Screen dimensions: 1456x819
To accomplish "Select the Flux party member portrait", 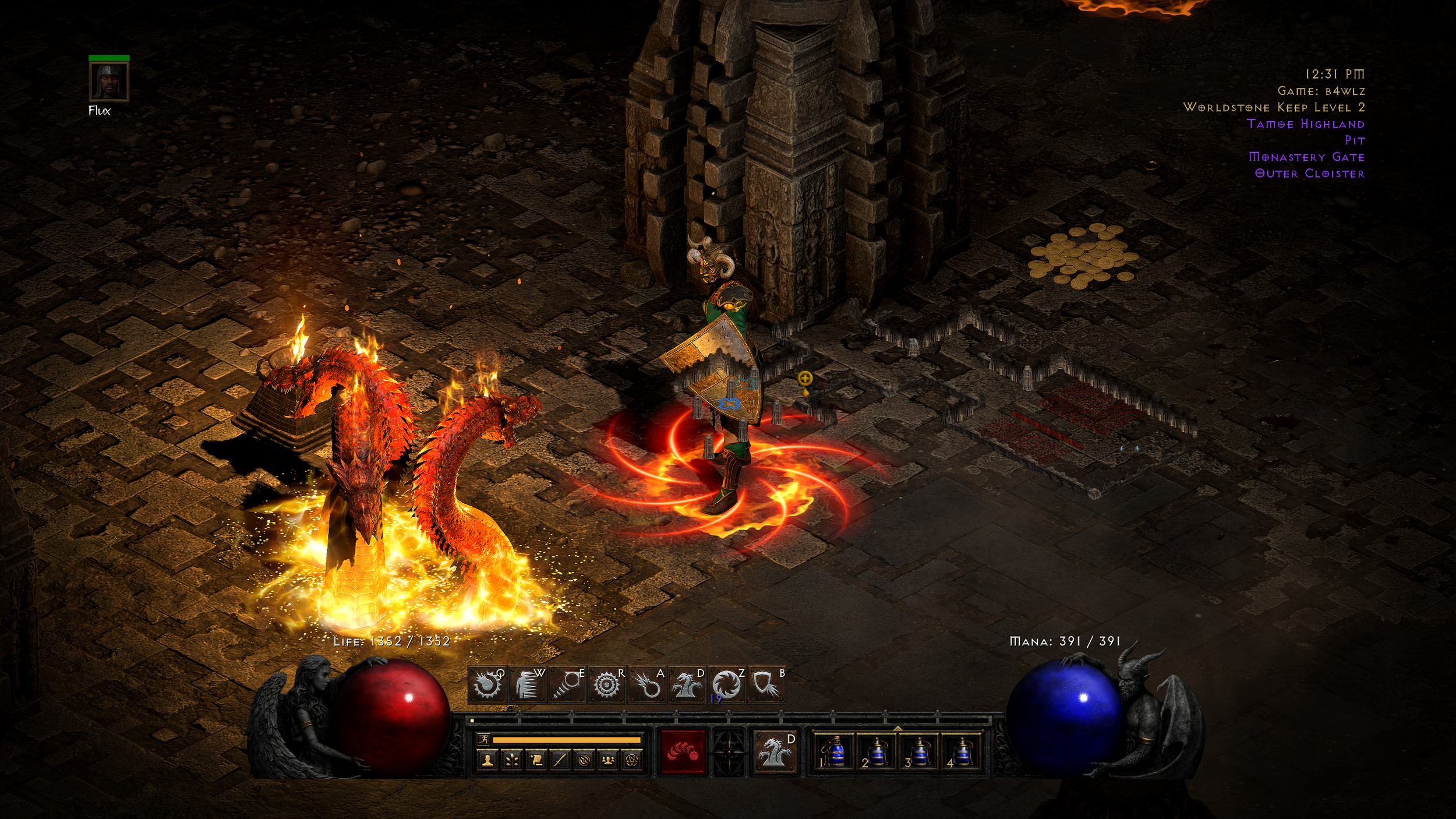I will tap(109, 82).
